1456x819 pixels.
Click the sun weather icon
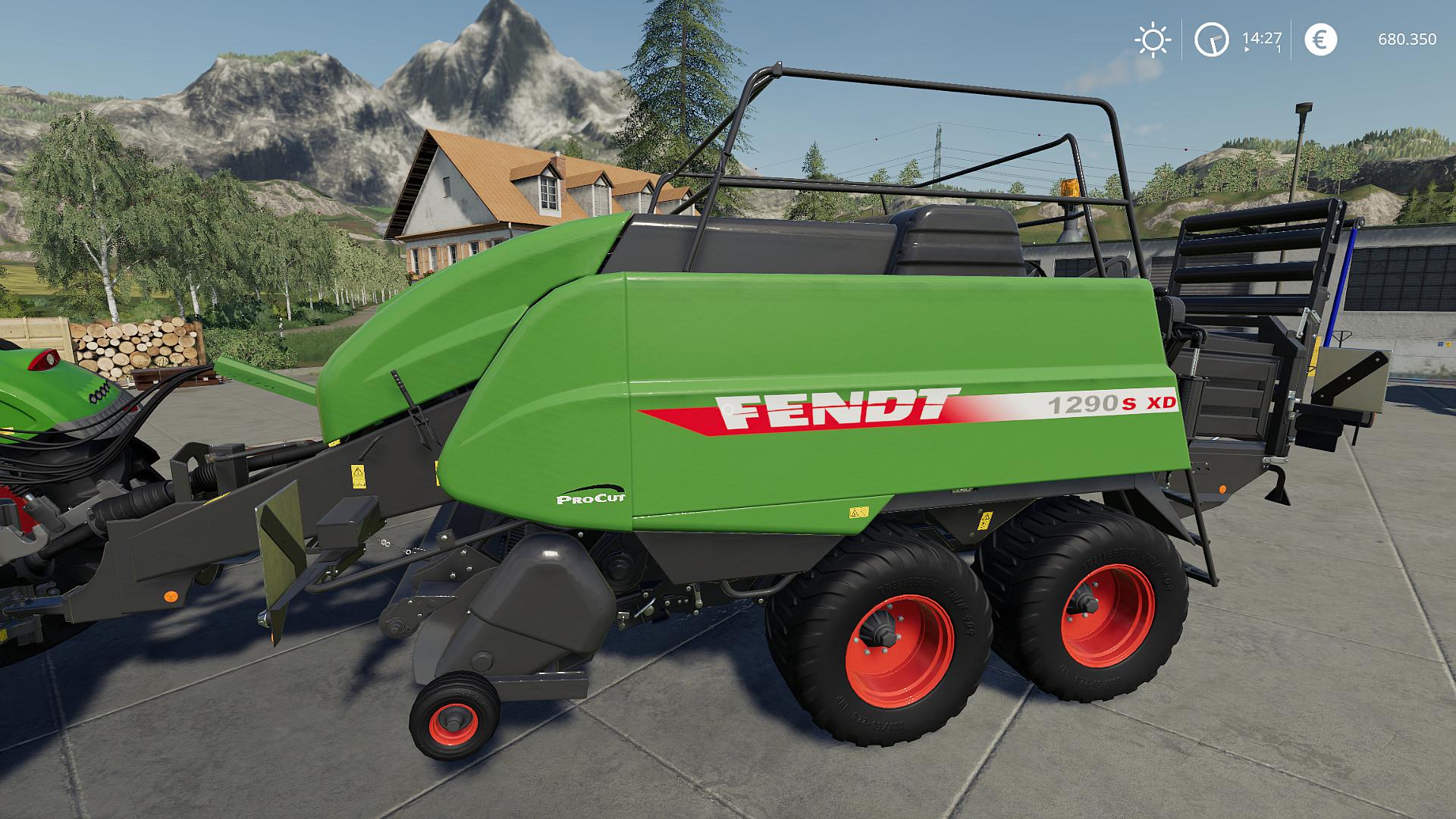(x=1152, y=39)
